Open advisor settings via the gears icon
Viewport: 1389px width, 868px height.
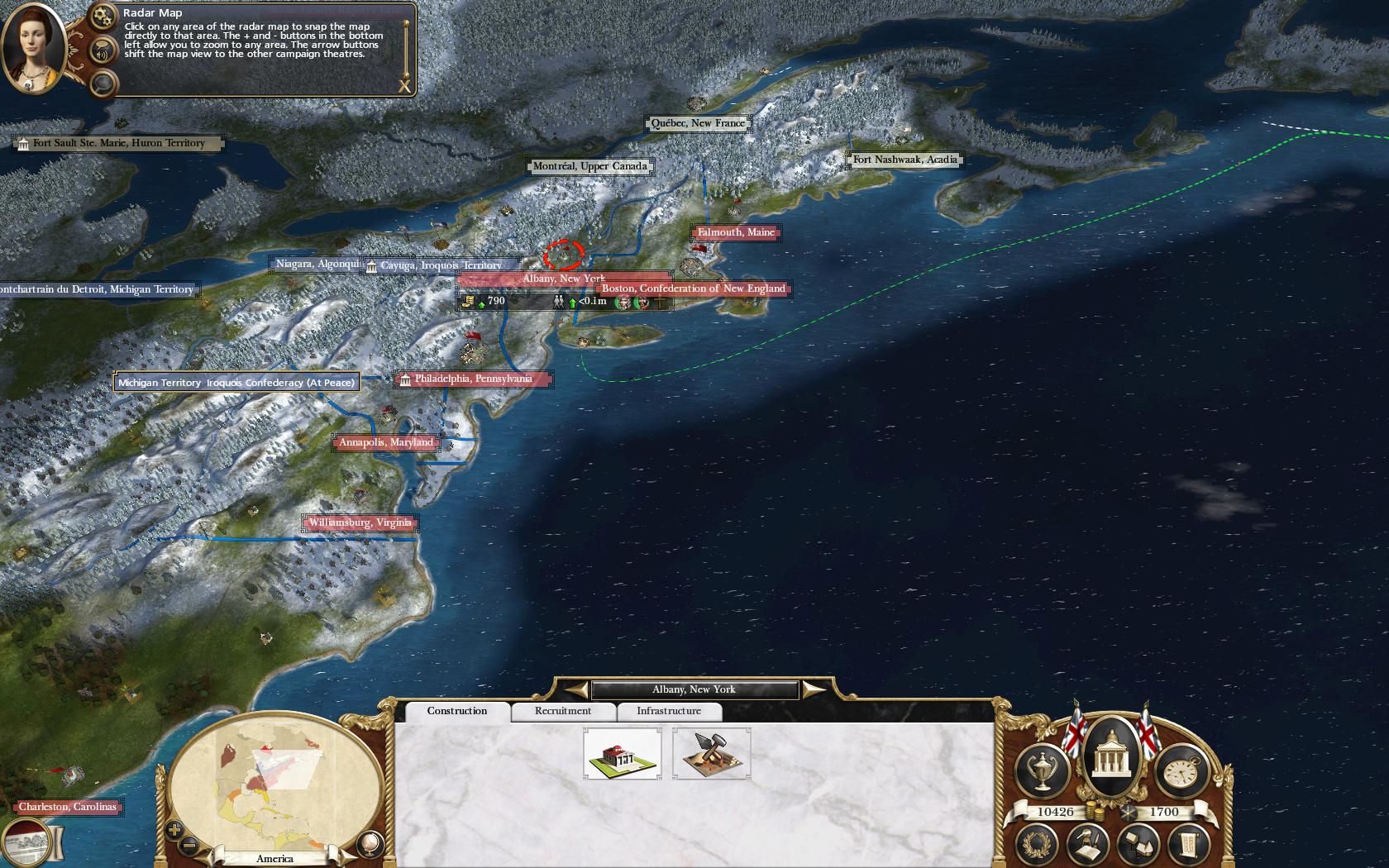pyautogui.click(x=103, y=16)
